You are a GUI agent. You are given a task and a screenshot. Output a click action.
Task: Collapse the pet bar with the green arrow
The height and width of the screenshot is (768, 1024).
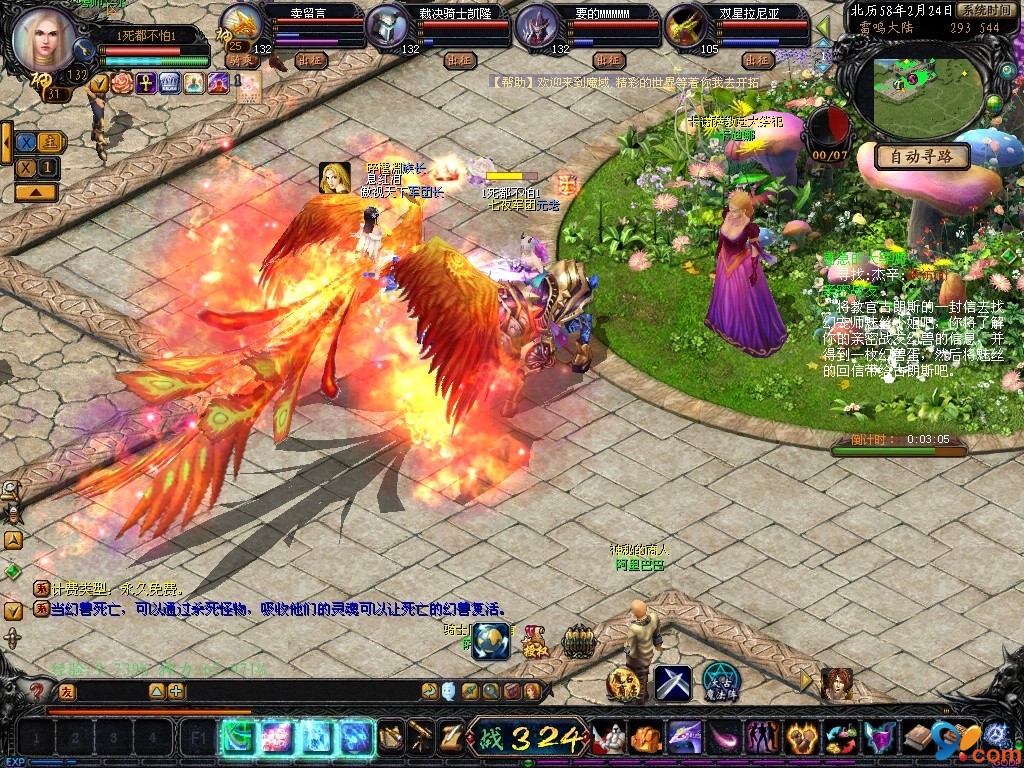(823, 26)
